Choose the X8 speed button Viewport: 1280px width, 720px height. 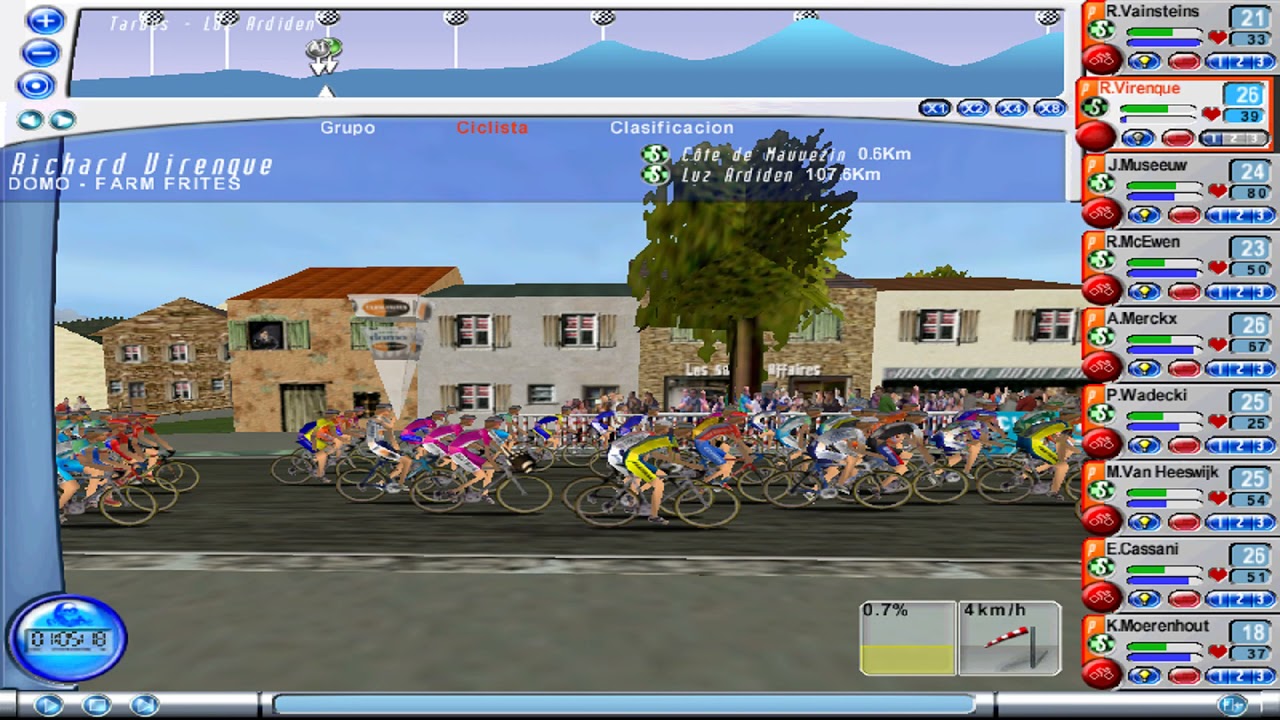[x=1049, y=108]
